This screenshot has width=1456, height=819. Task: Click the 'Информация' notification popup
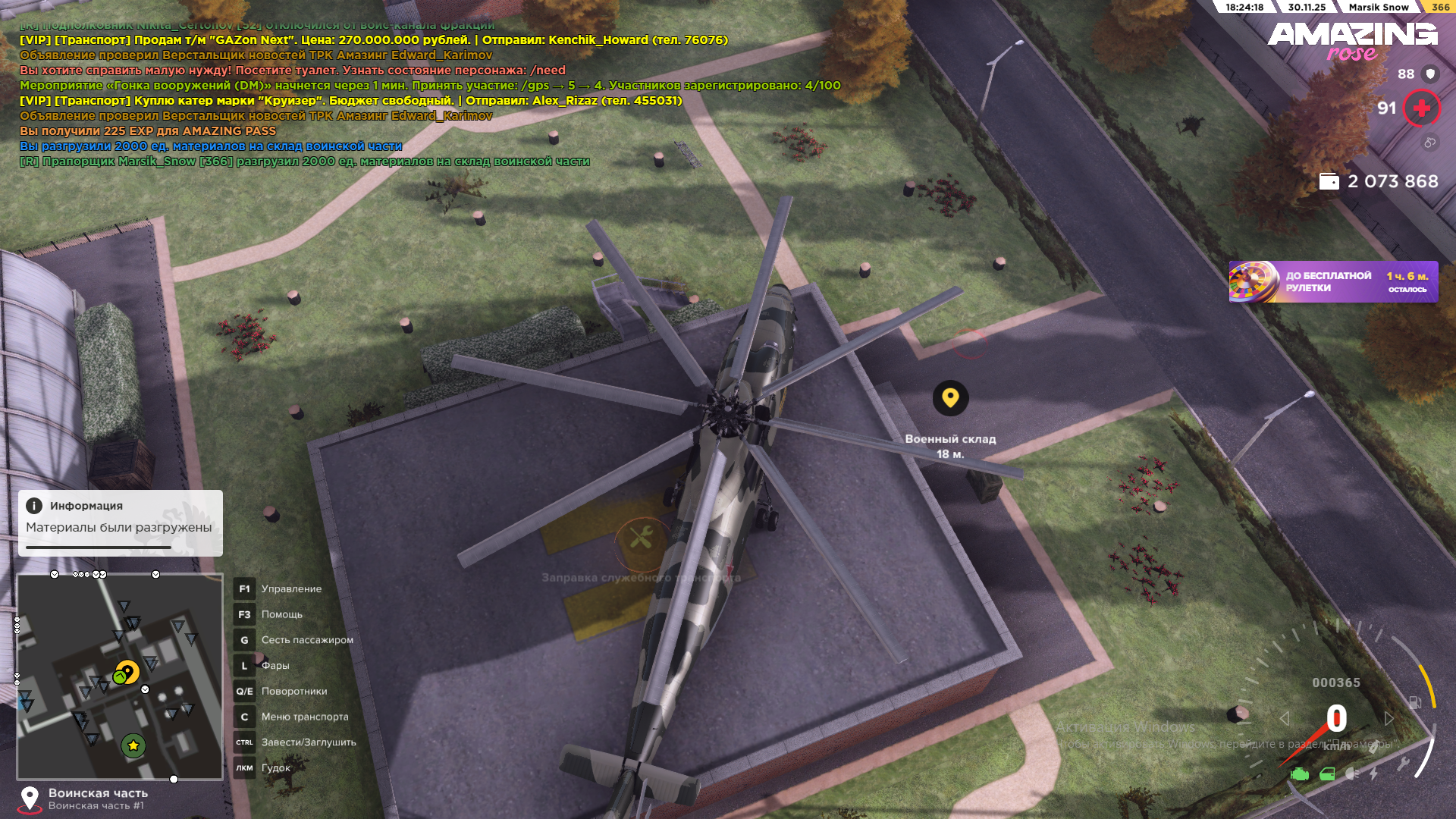120,522
